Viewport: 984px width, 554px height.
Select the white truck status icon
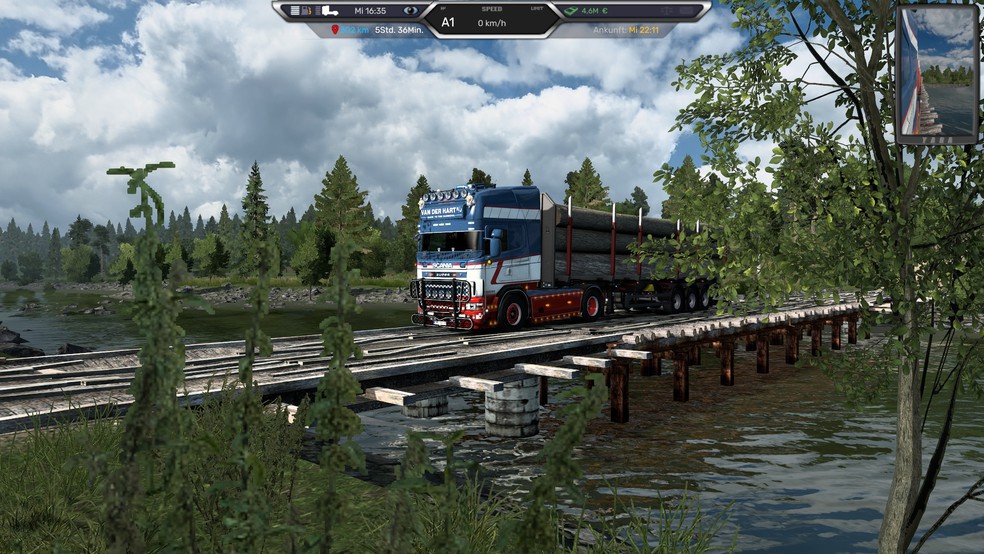pyautogui.click(x=329, y=11)
